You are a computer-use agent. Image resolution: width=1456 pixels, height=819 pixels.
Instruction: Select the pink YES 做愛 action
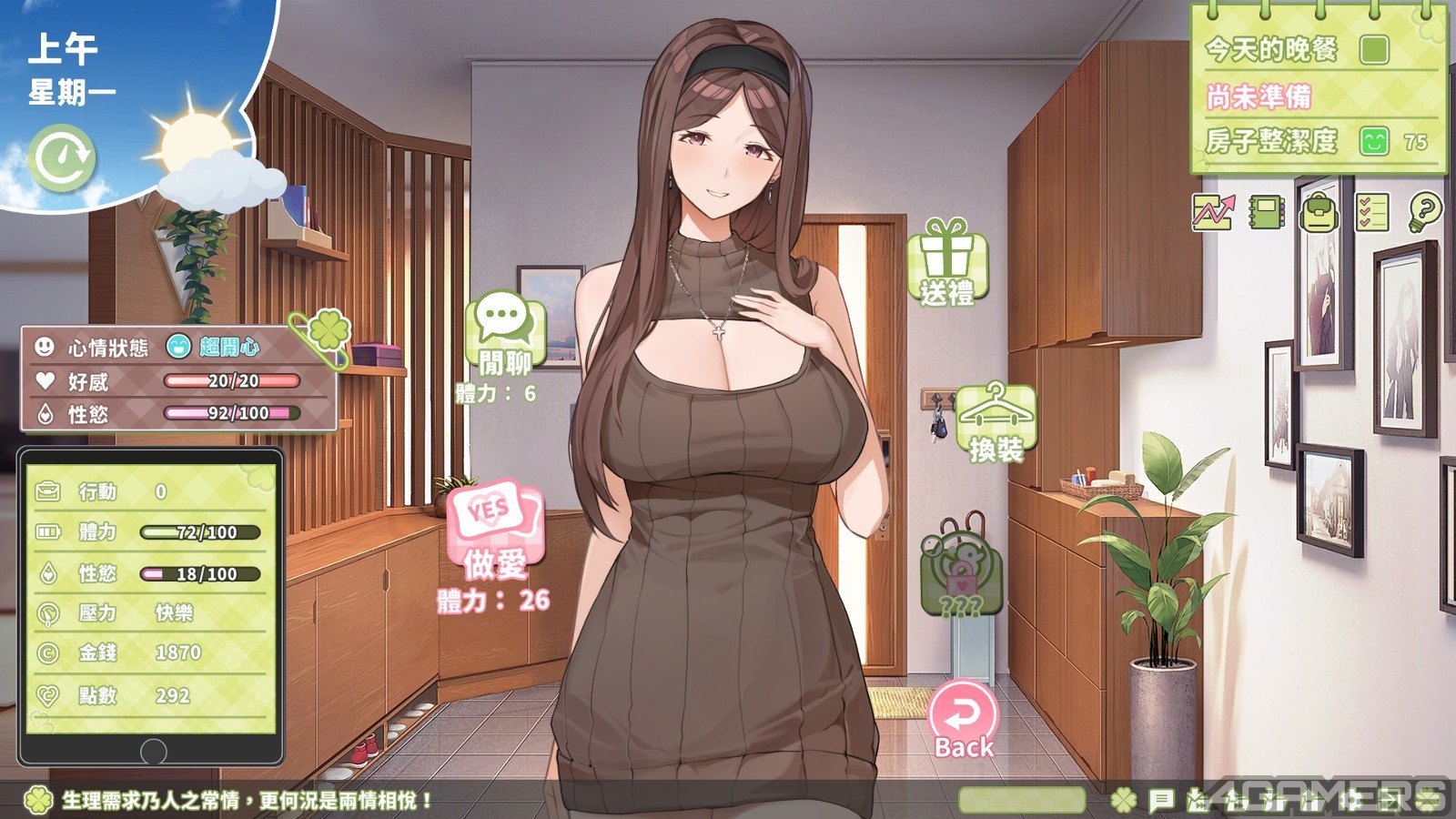495,531
